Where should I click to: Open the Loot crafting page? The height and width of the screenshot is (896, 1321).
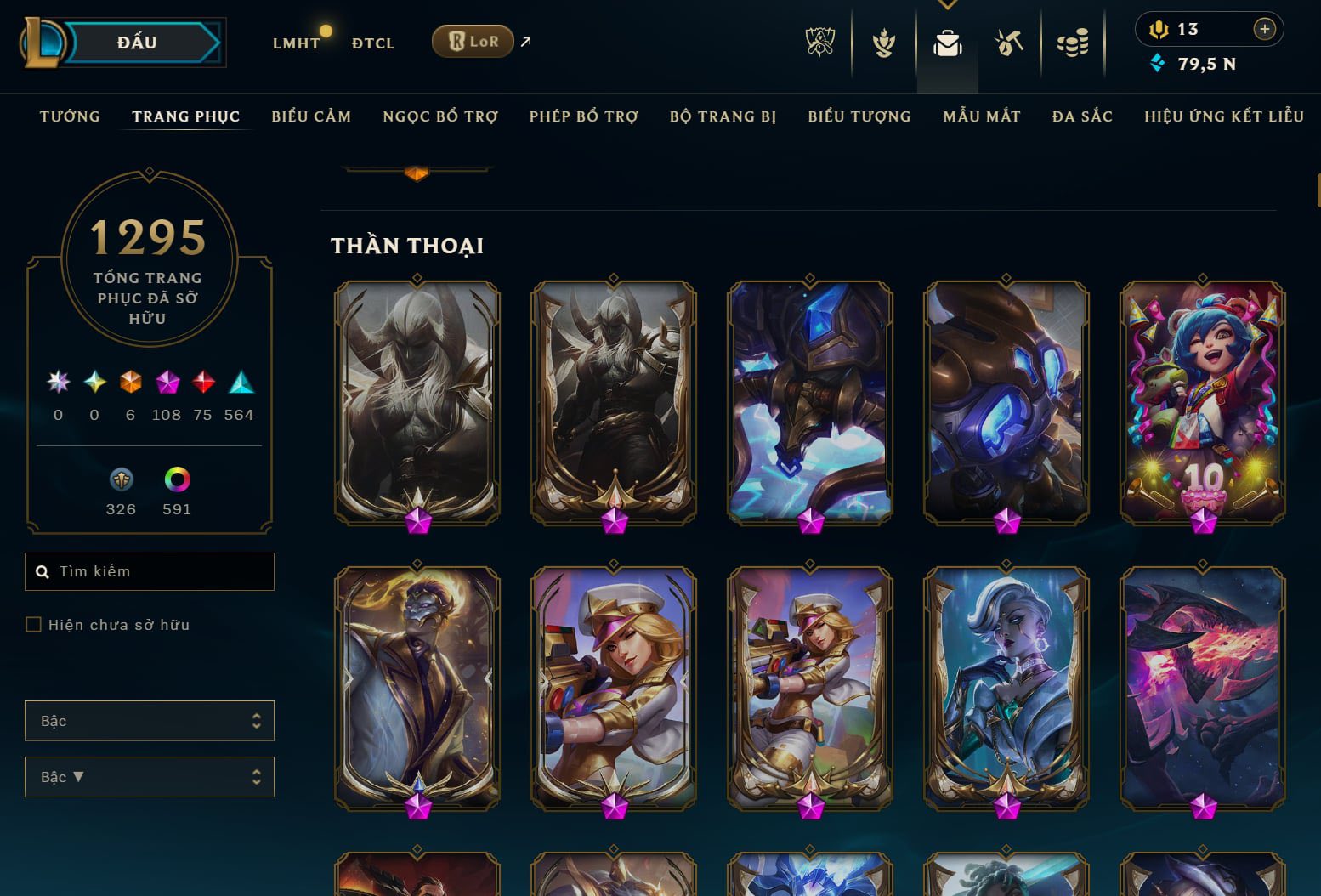point(1008,41)
